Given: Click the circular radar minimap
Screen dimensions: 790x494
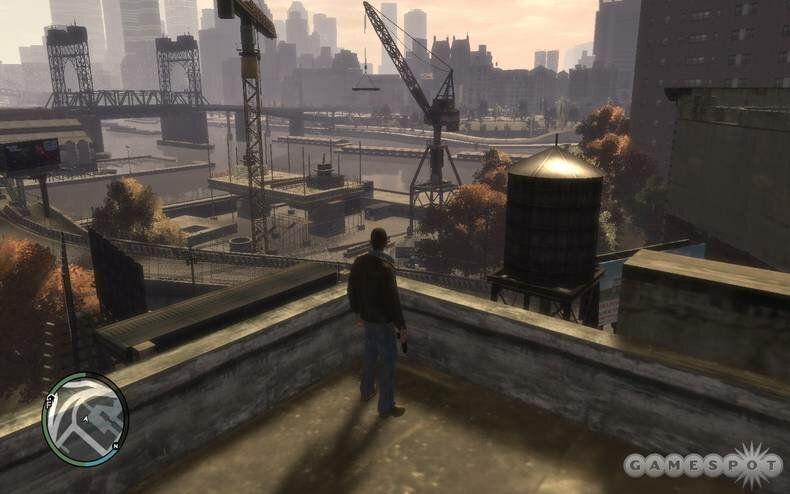Looking at the screenshot, I should coord(85,419).
